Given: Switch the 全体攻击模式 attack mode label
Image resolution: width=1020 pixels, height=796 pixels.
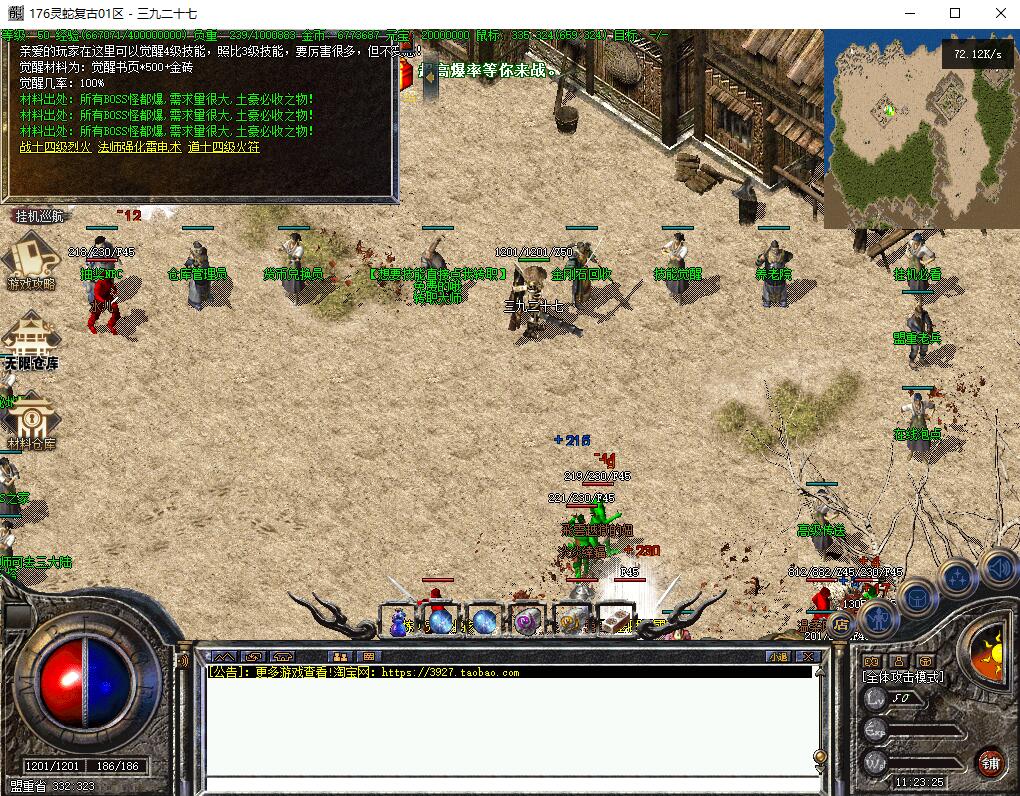Looking at the screenshot, I should click(903, 677).
